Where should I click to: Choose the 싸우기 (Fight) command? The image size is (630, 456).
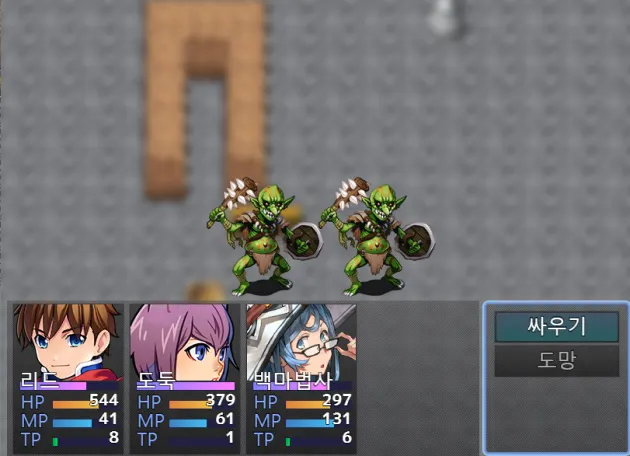click(556, 326)
